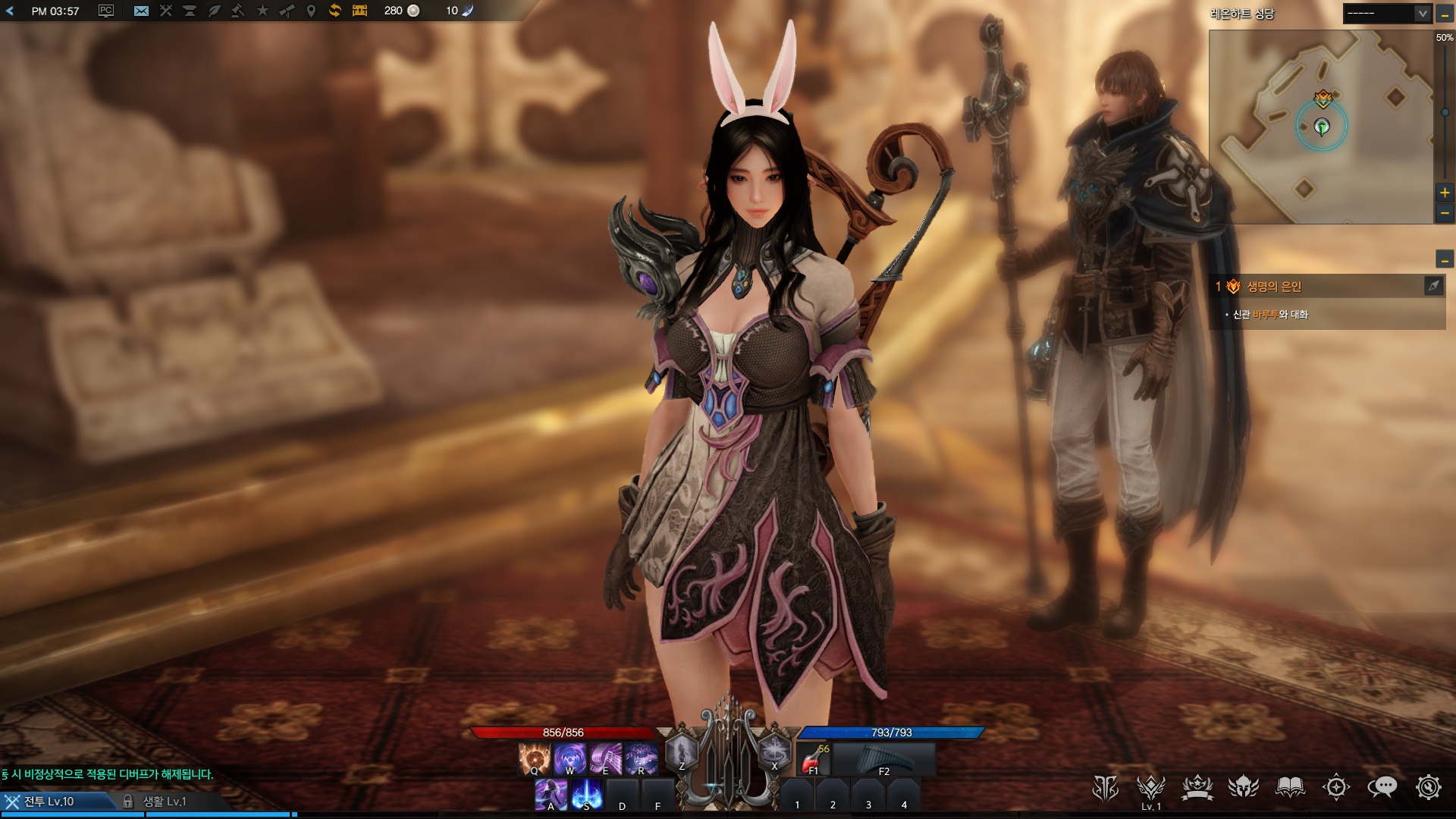Click the quest compass navigation button

tap(1433, 286)
